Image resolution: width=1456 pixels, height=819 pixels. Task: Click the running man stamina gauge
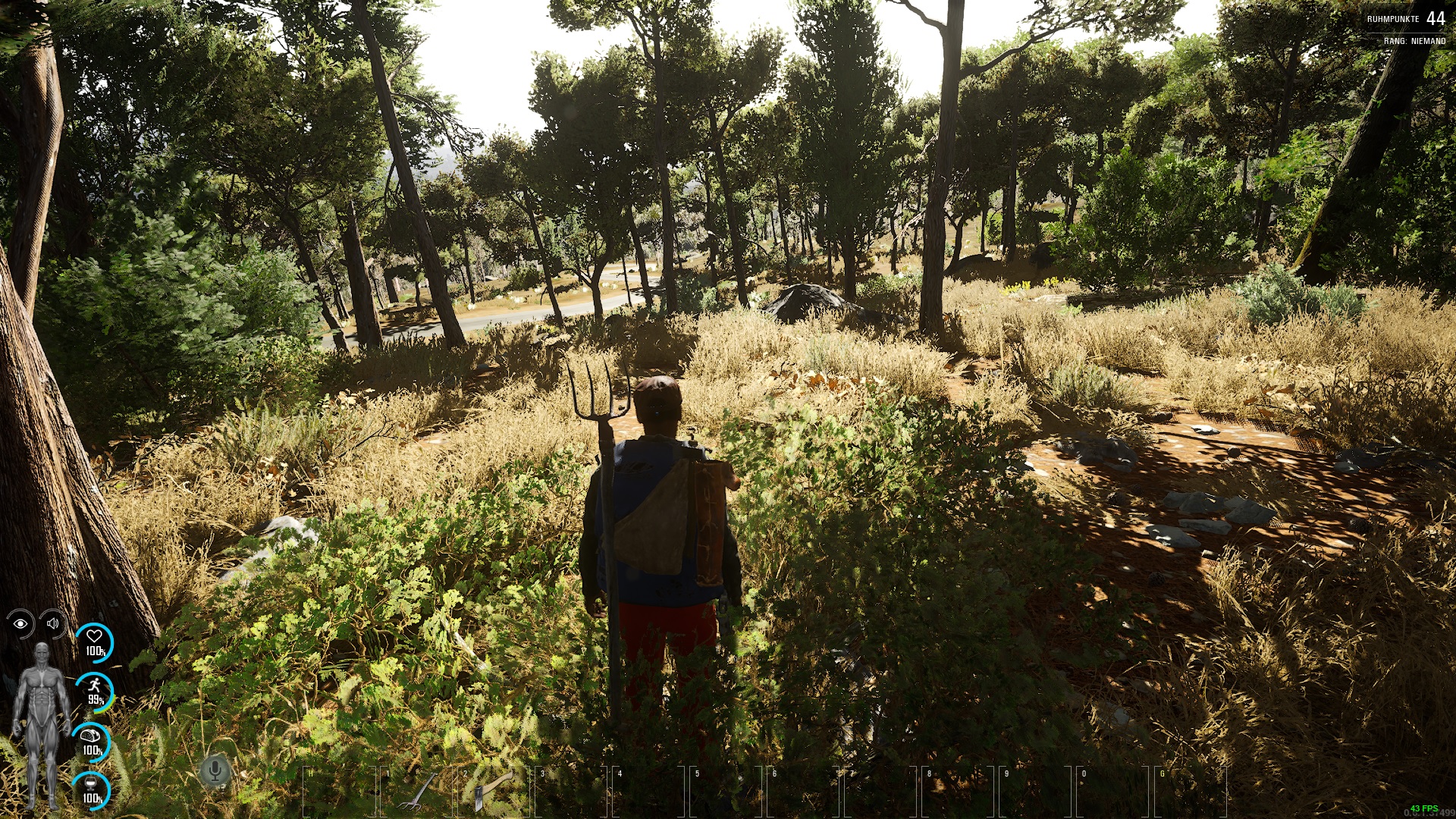click(x=95, y=691)
